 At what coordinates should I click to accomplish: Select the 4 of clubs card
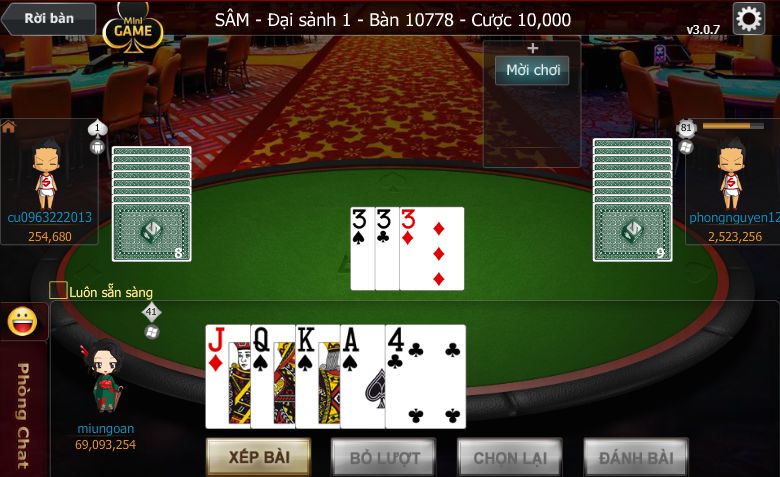(x=426, y=376)
